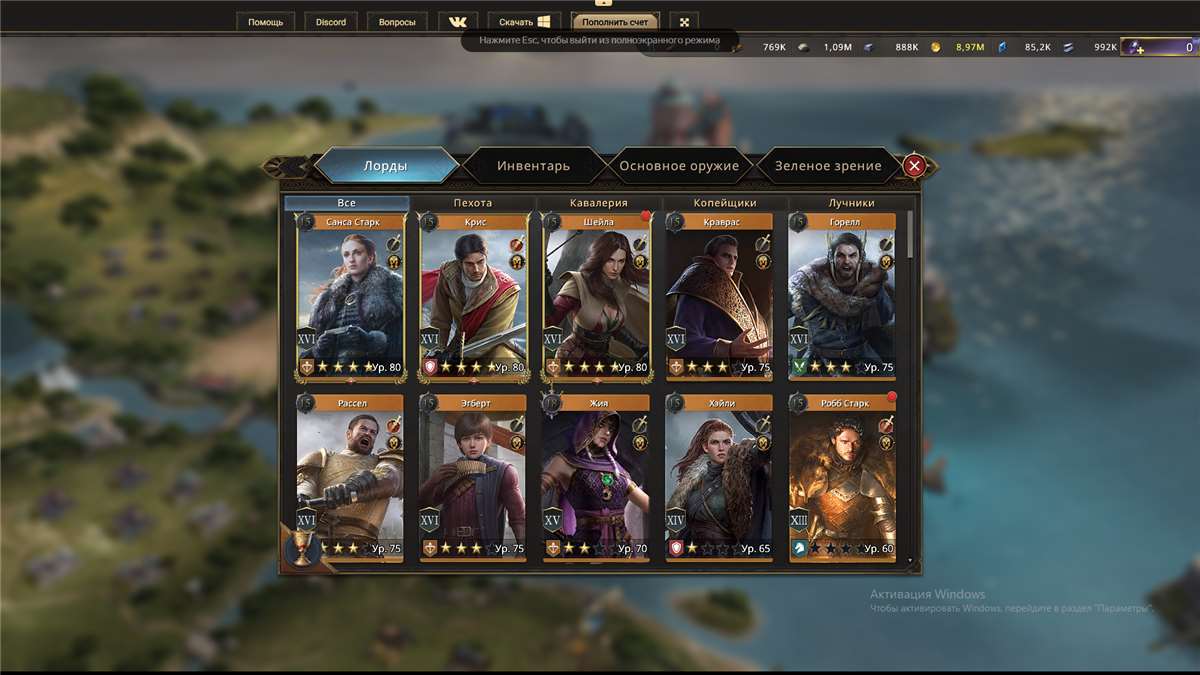1200x675 pixels.
Task: Open the Зеленое зрение tab
Action: pyautogui.click(x=828, y=166)
